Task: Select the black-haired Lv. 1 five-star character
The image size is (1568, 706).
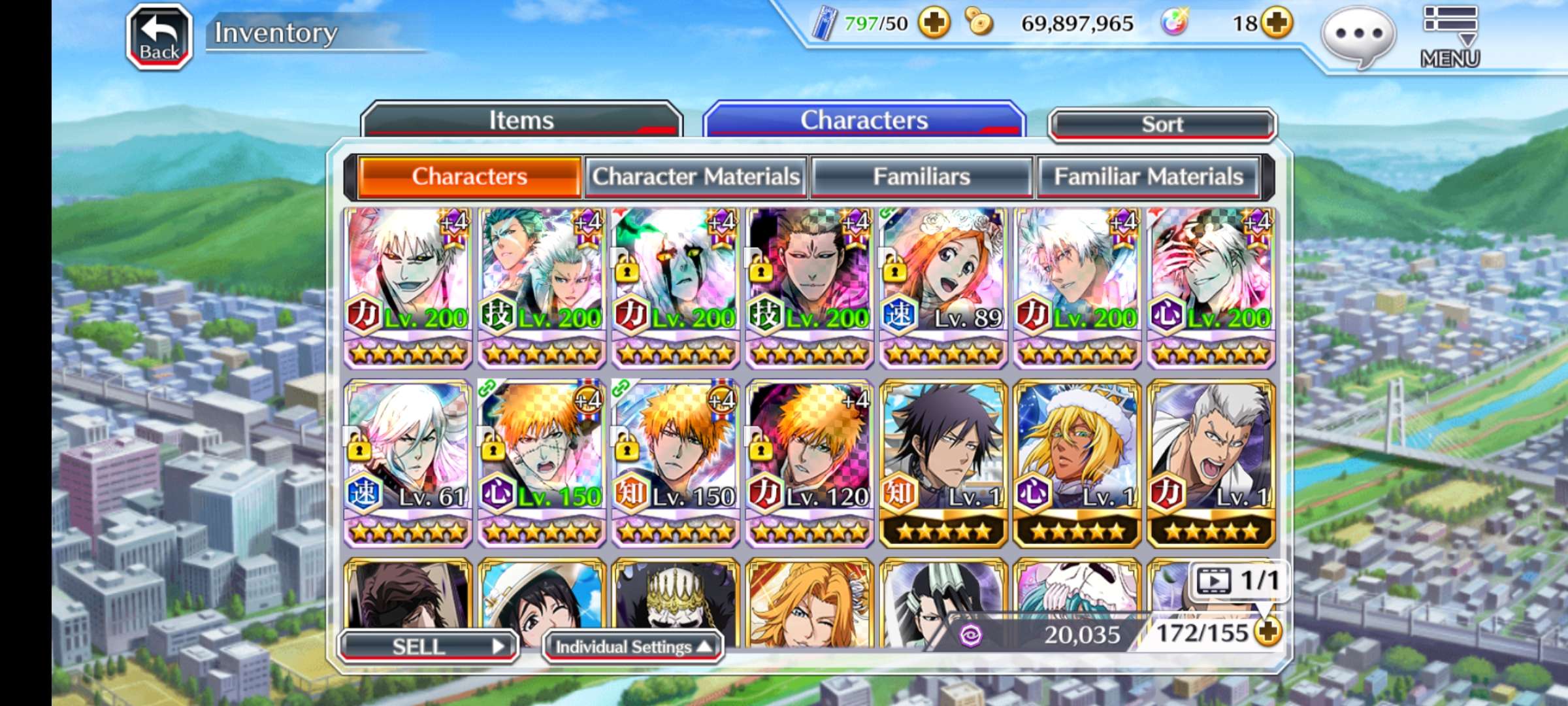Action: [943, 463]
